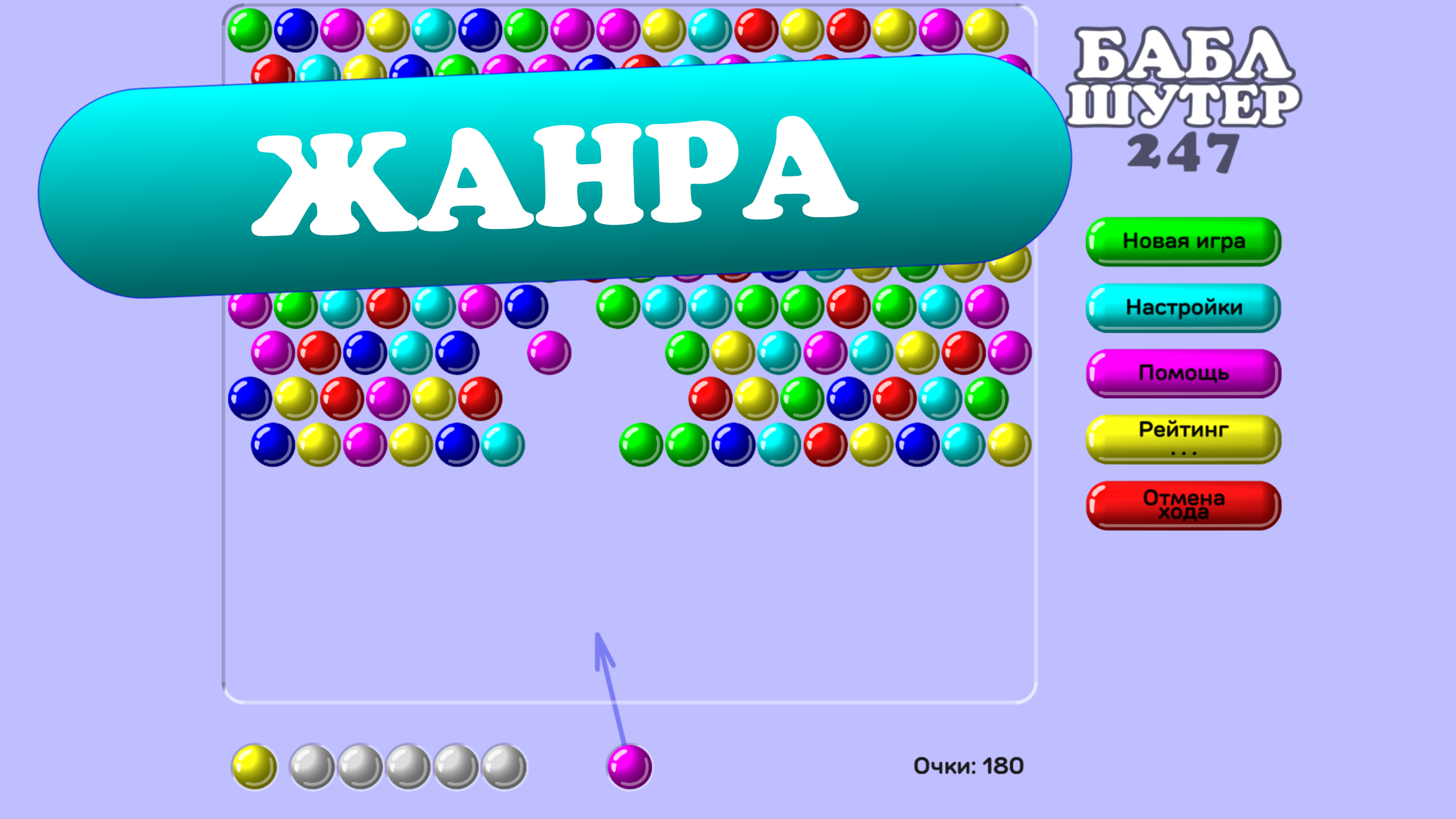The height and width of the screenshot is (819, 1456).
Task: Start a new game via Новая игра button
Action: [1182, 241]
